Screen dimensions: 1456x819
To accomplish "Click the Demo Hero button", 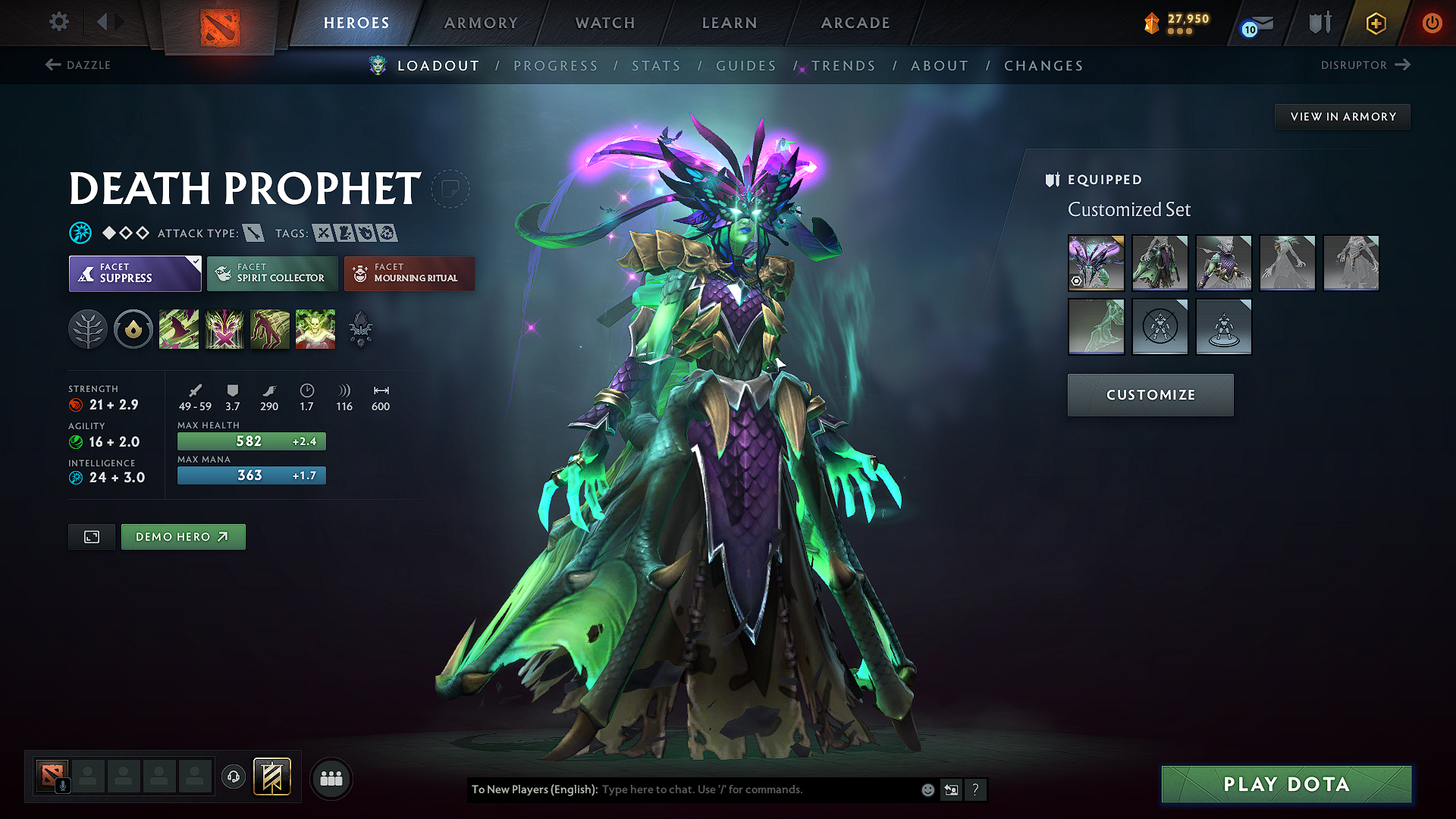I will pos(183,537).
